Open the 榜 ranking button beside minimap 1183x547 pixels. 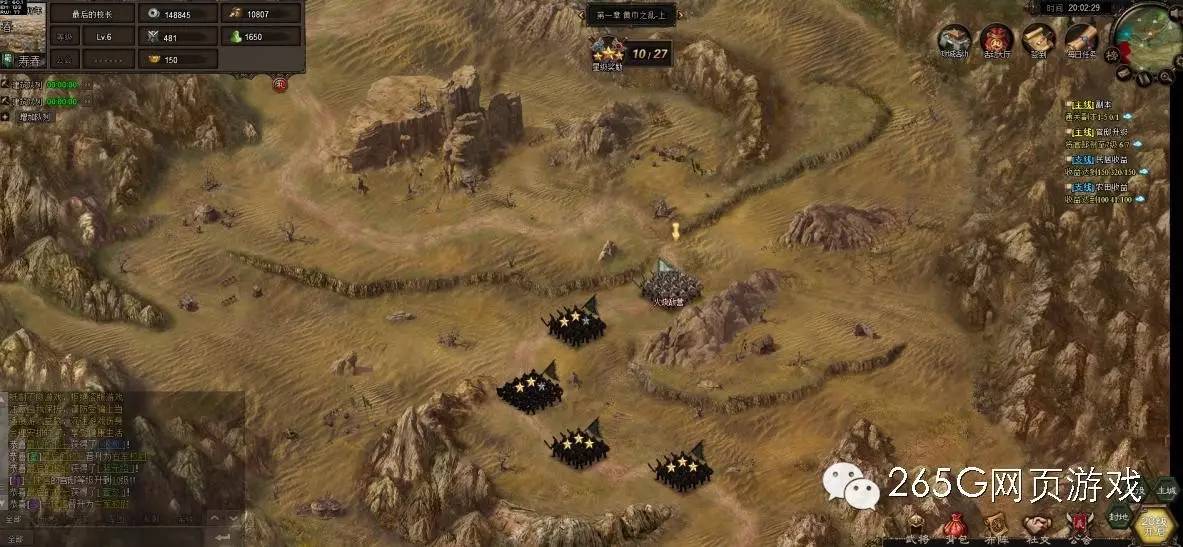pos(1112,55)
